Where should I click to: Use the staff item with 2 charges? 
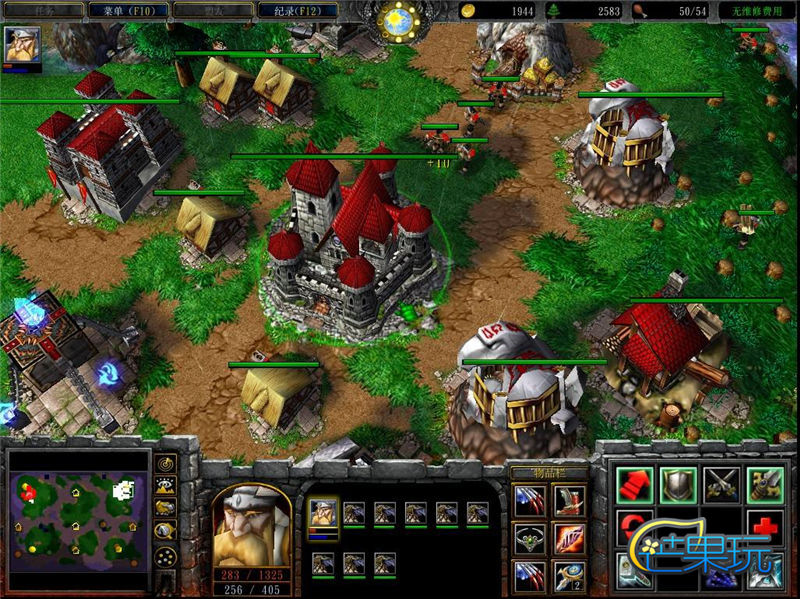pyautogui.click(x=571, y=577)
